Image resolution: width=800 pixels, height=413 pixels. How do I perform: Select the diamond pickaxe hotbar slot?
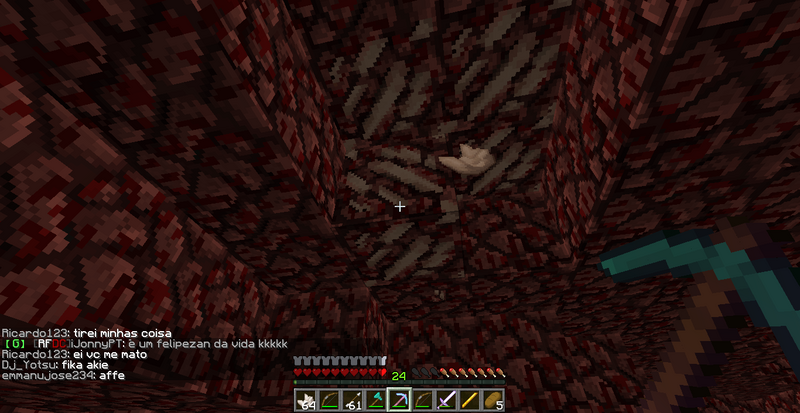400,400
